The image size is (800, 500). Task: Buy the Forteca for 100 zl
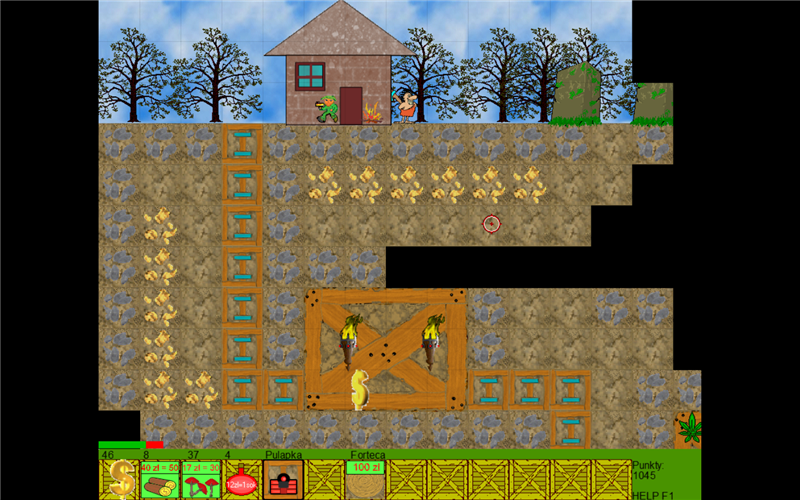(x=365, y=479)
